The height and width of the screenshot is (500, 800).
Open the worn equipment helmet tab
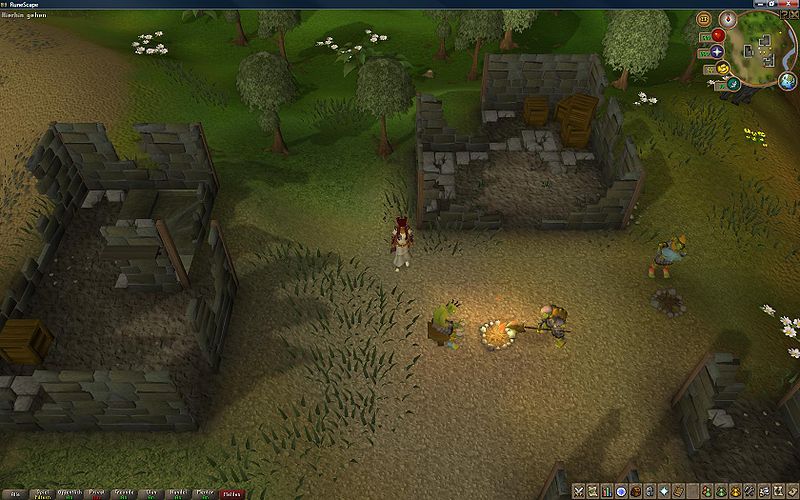[650, 491]
